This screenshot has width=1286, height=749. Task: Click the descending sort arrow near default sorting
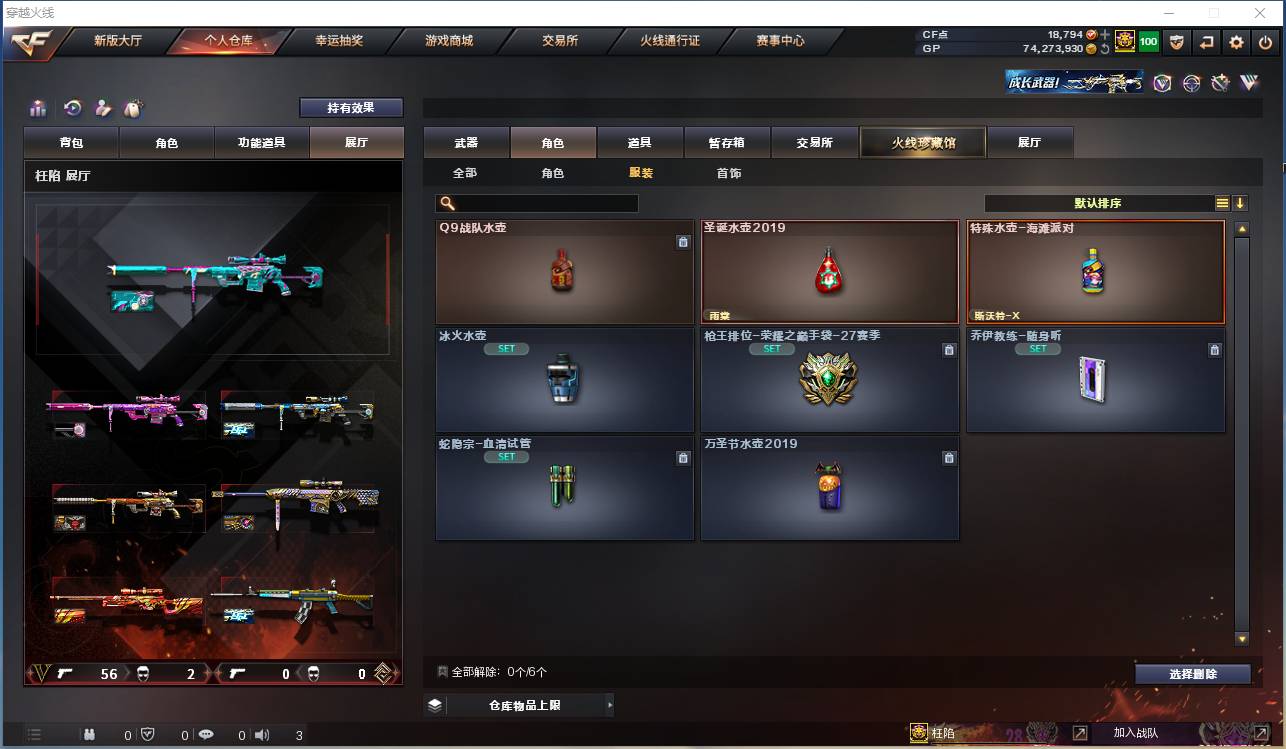pos(1240,202)
